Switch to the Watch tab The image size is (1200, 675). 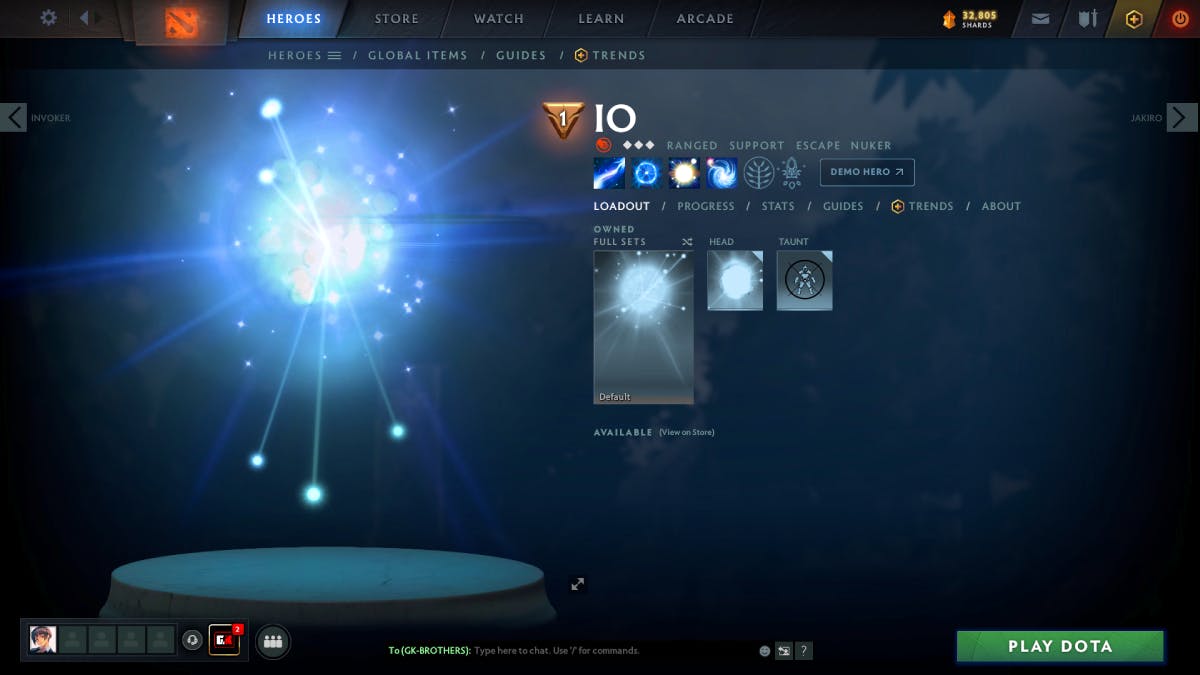click(498, 19)
